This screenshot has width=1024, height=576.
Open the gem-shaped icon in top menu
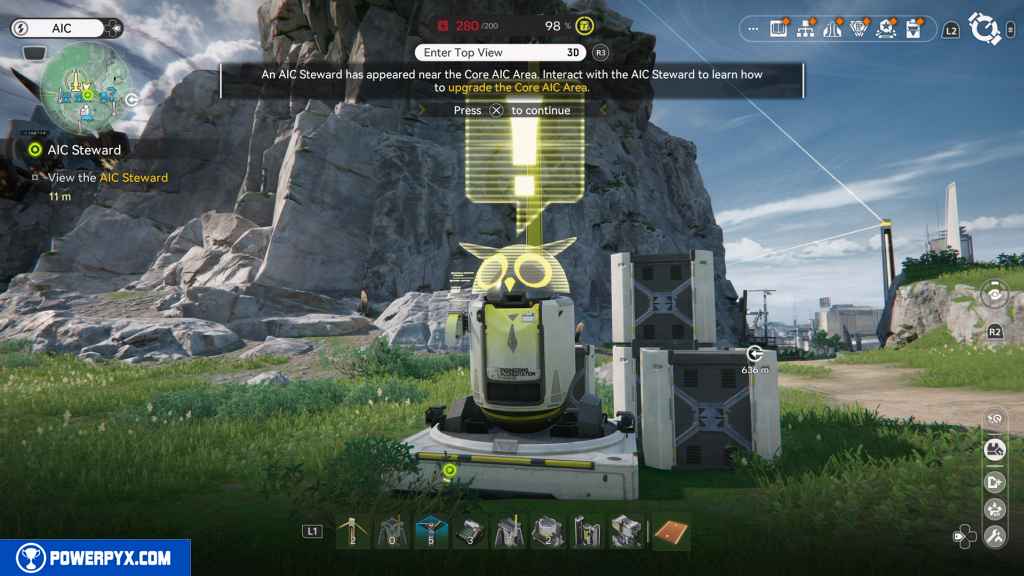coord(857,30)
